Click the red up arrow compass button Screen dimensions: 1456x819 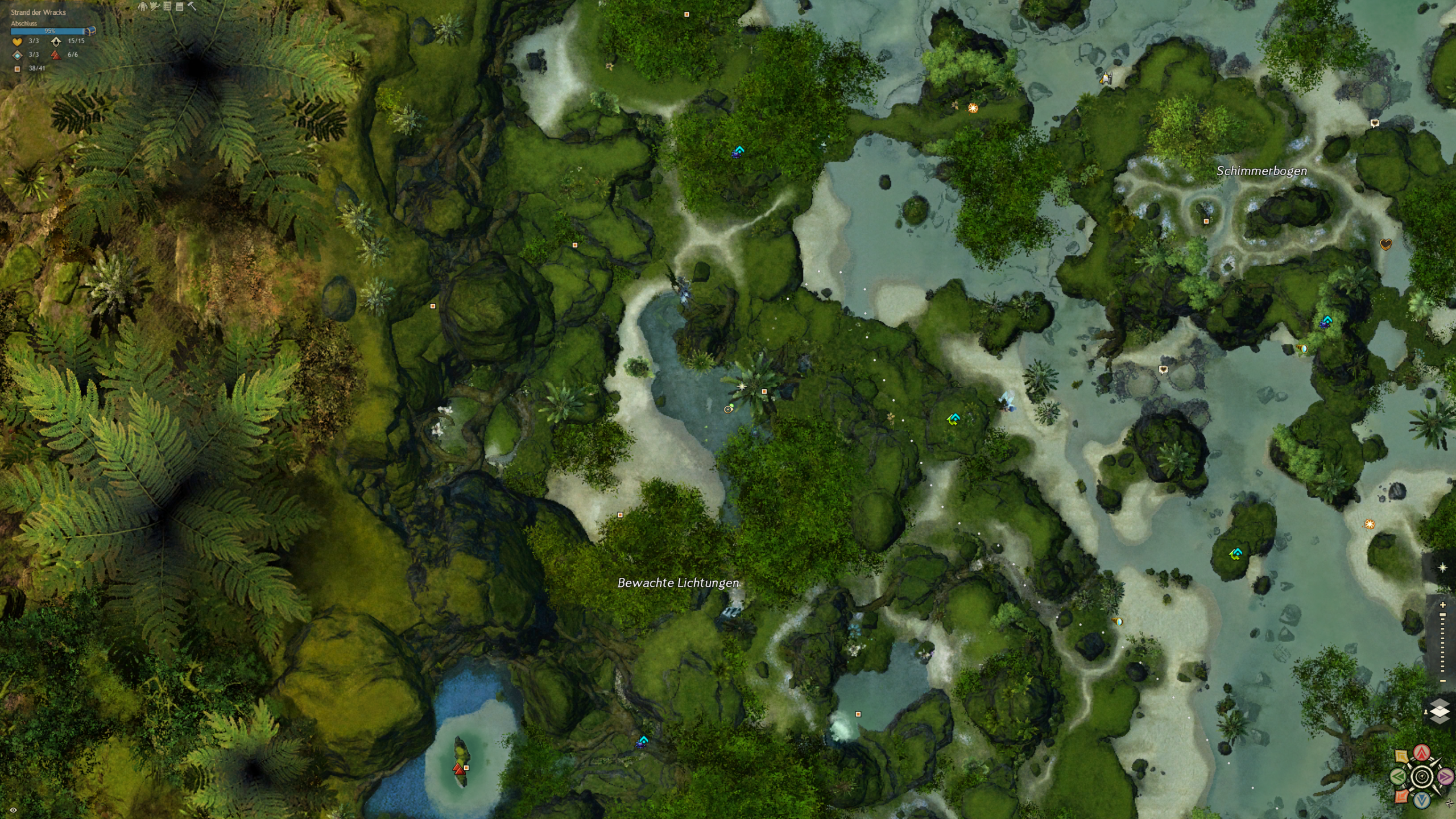1422,753
